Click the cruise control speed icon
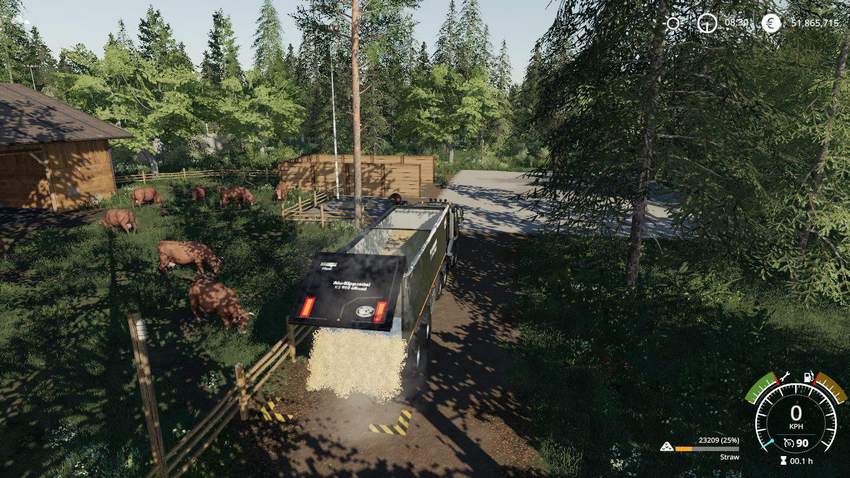This screenshot has width=850, height=478. tap(789, 440)
